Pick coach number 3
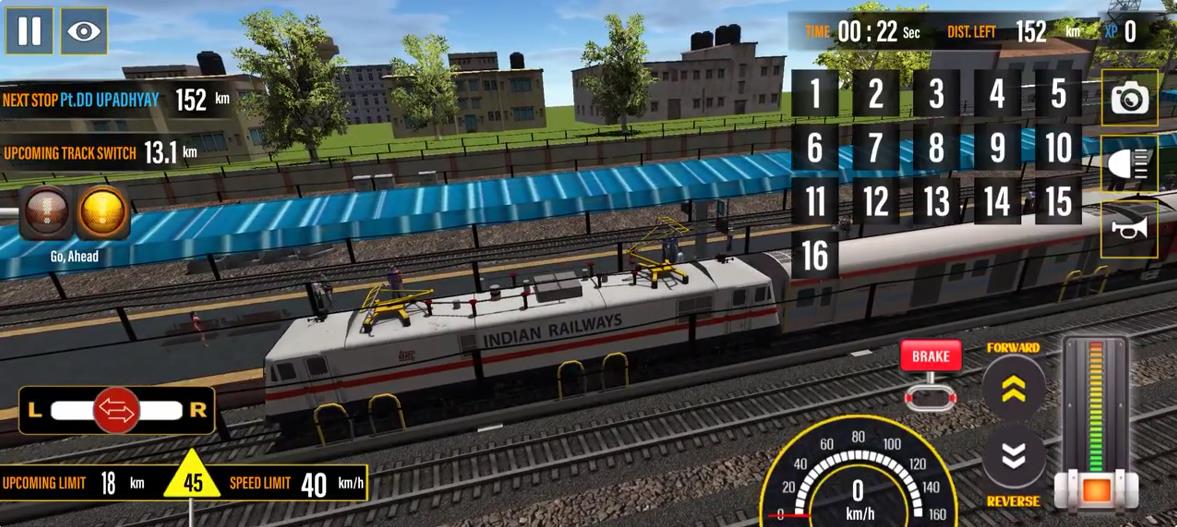The width and height of the screenshot is (1177, 527). coord(936,95)
